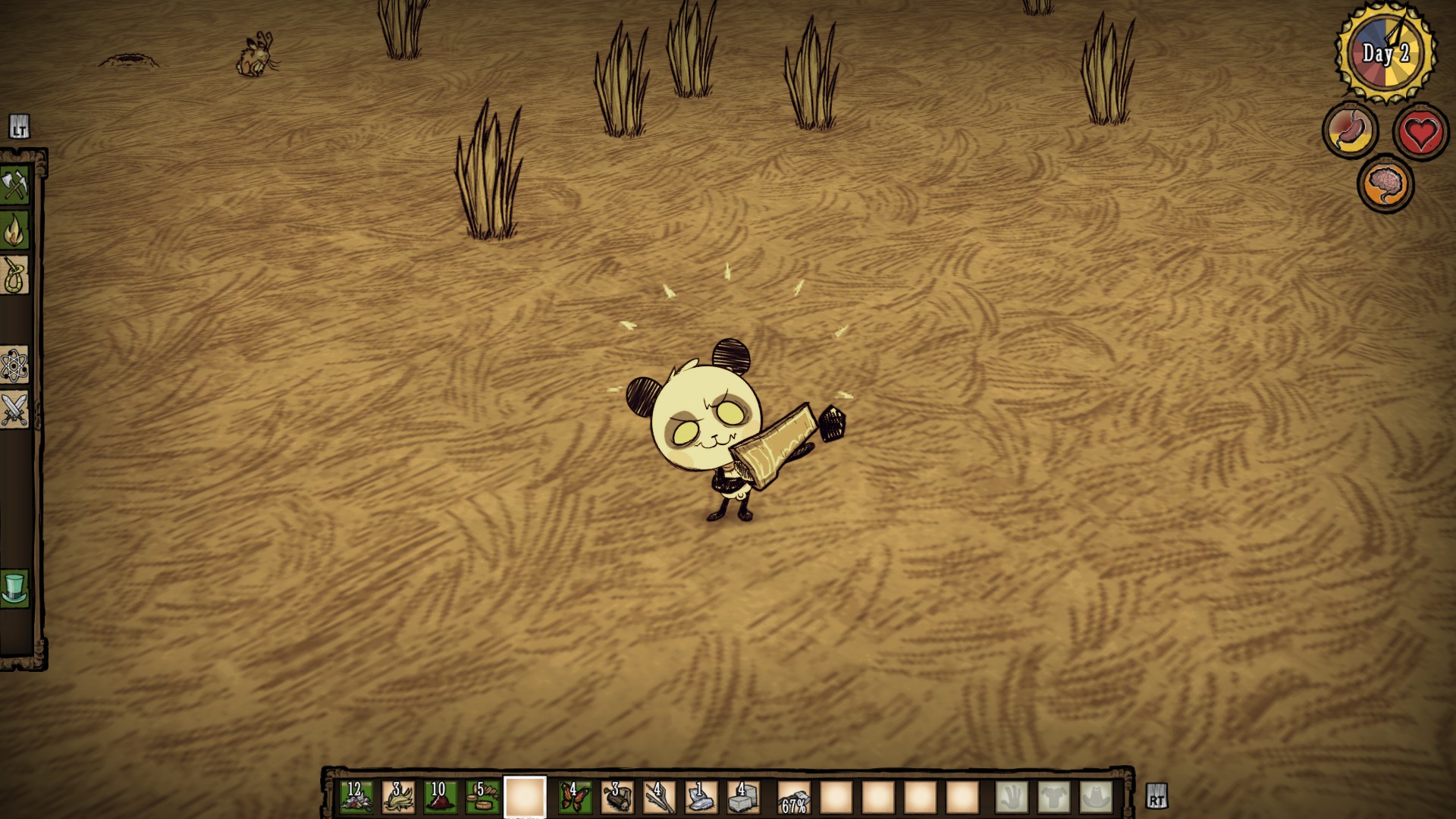Select the stack of 12 petals

point(356,797)
